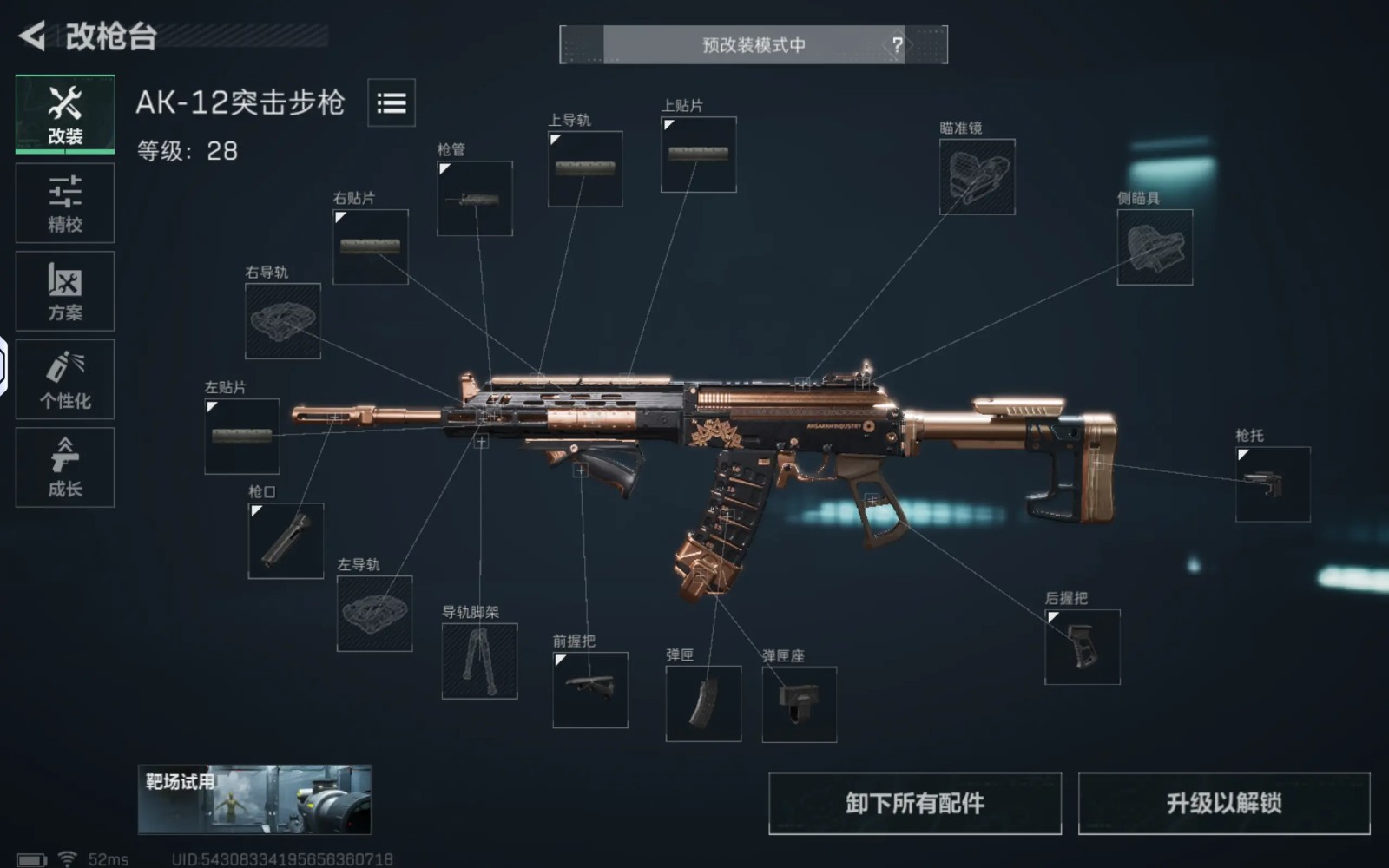
Task: Click 卸下所有配件 to remove attachments
Action: 915,804
